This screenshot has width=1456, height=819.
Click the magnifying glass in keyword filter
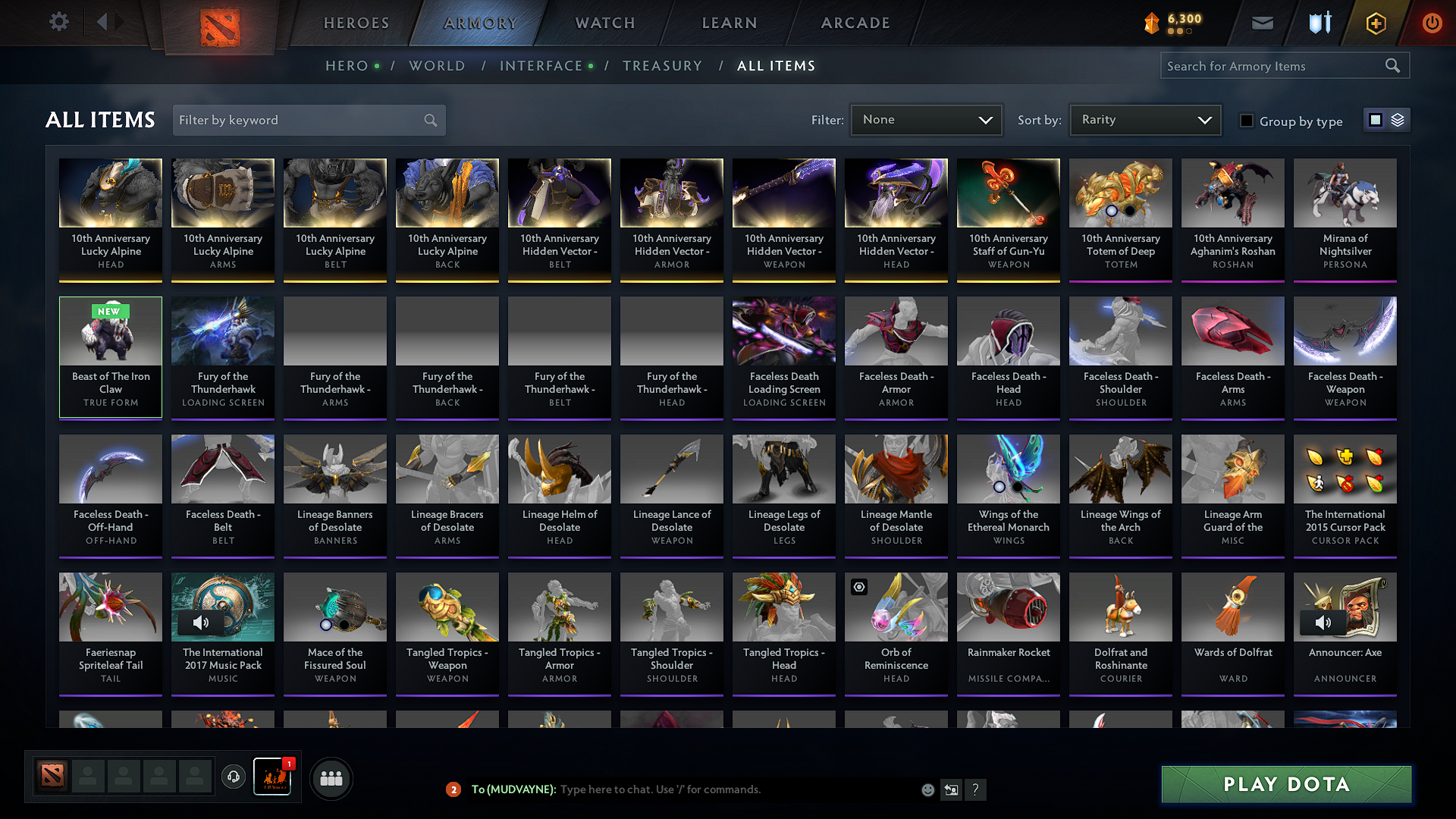click(x=429, y=120)
